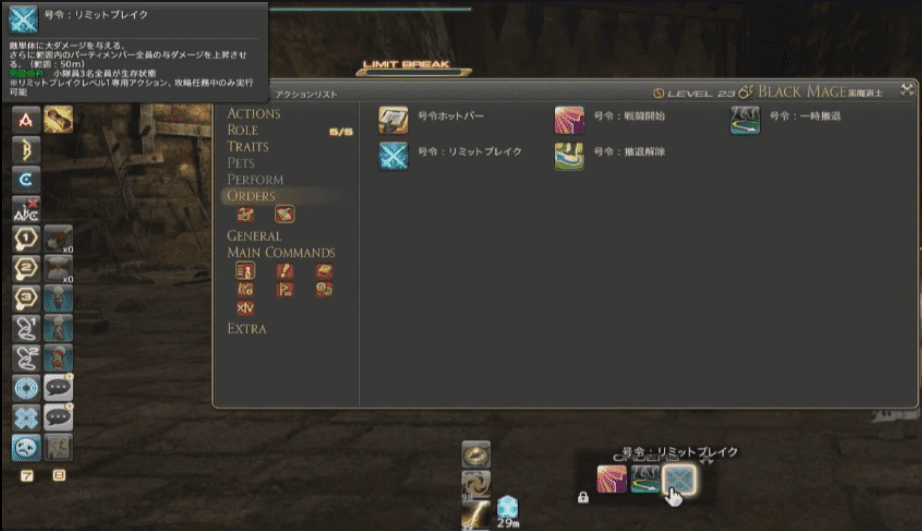Image resolution: width=922 pixels, height=531 pixels.
Task: Open the Actions category
Action: pyautogui.click(x=254, y=113)
